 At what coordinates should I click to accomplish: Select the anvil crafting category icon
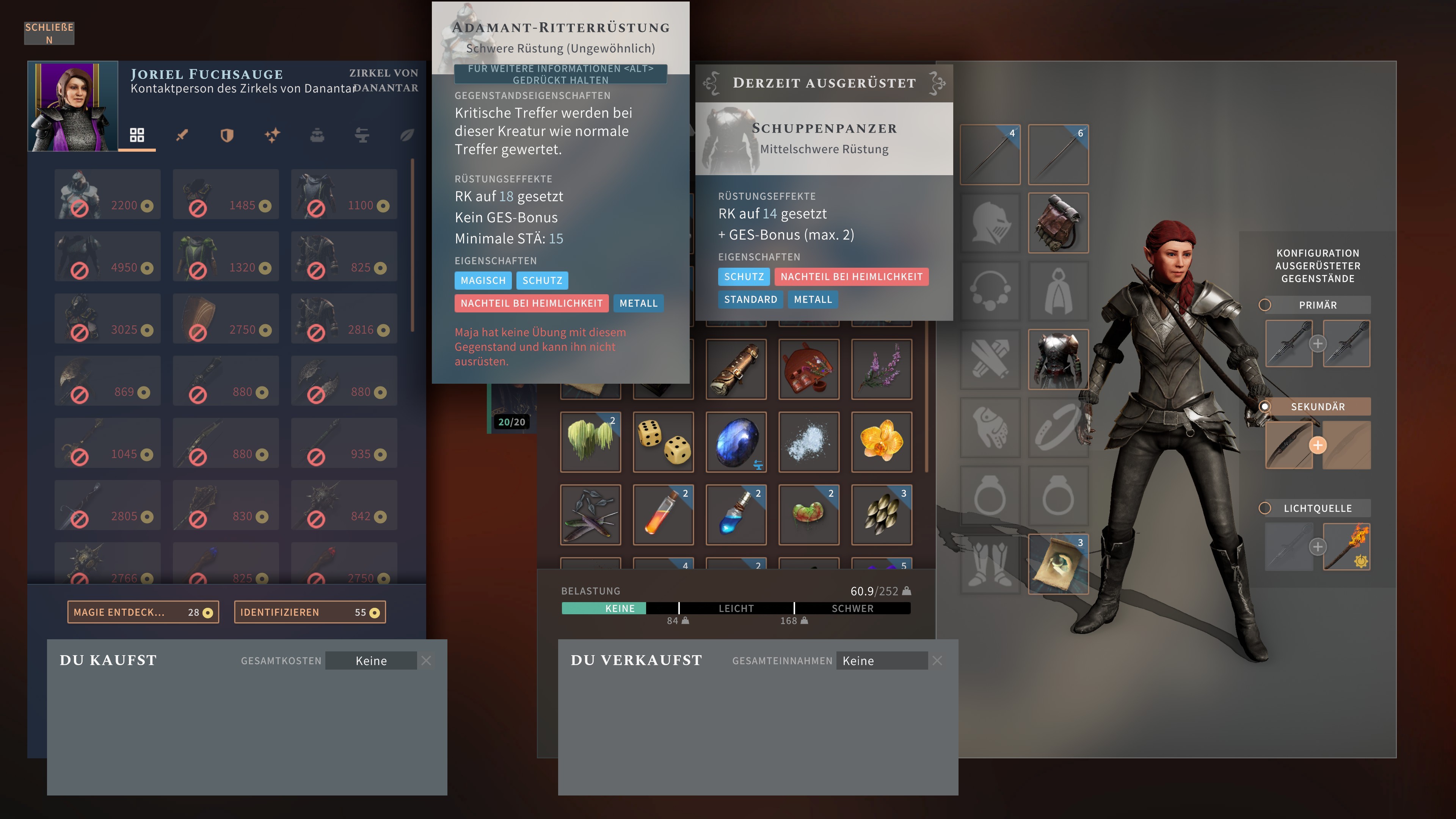click(362, 136)
